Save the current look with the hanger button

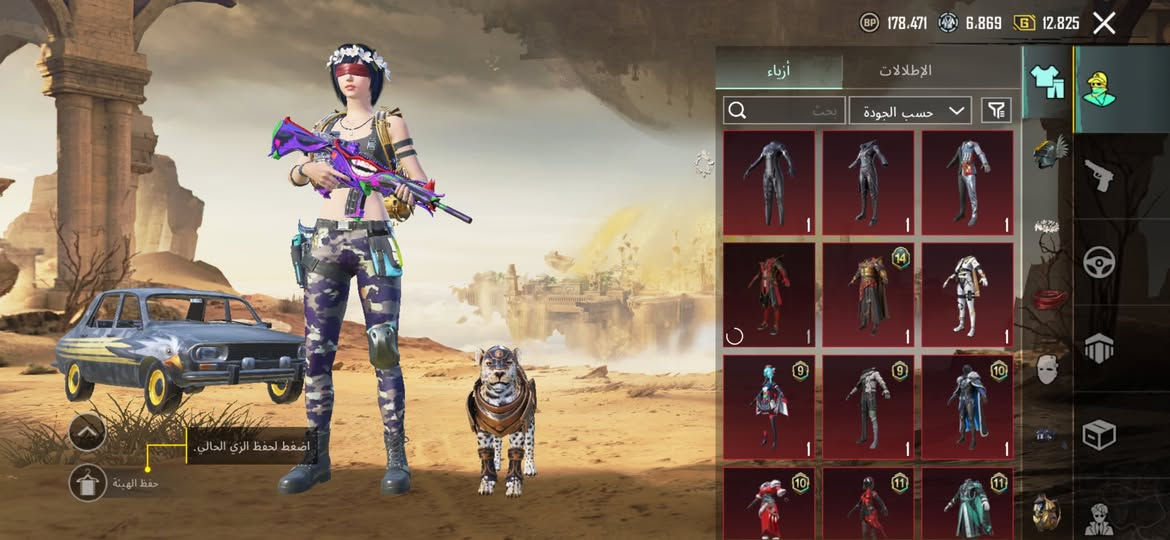coord(88,483)
